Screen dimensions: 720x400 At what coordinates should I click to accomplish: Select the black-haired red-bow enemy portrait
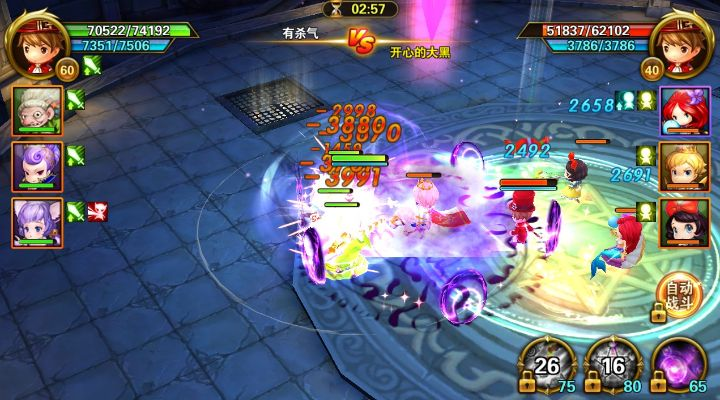[x=683, y=222]
